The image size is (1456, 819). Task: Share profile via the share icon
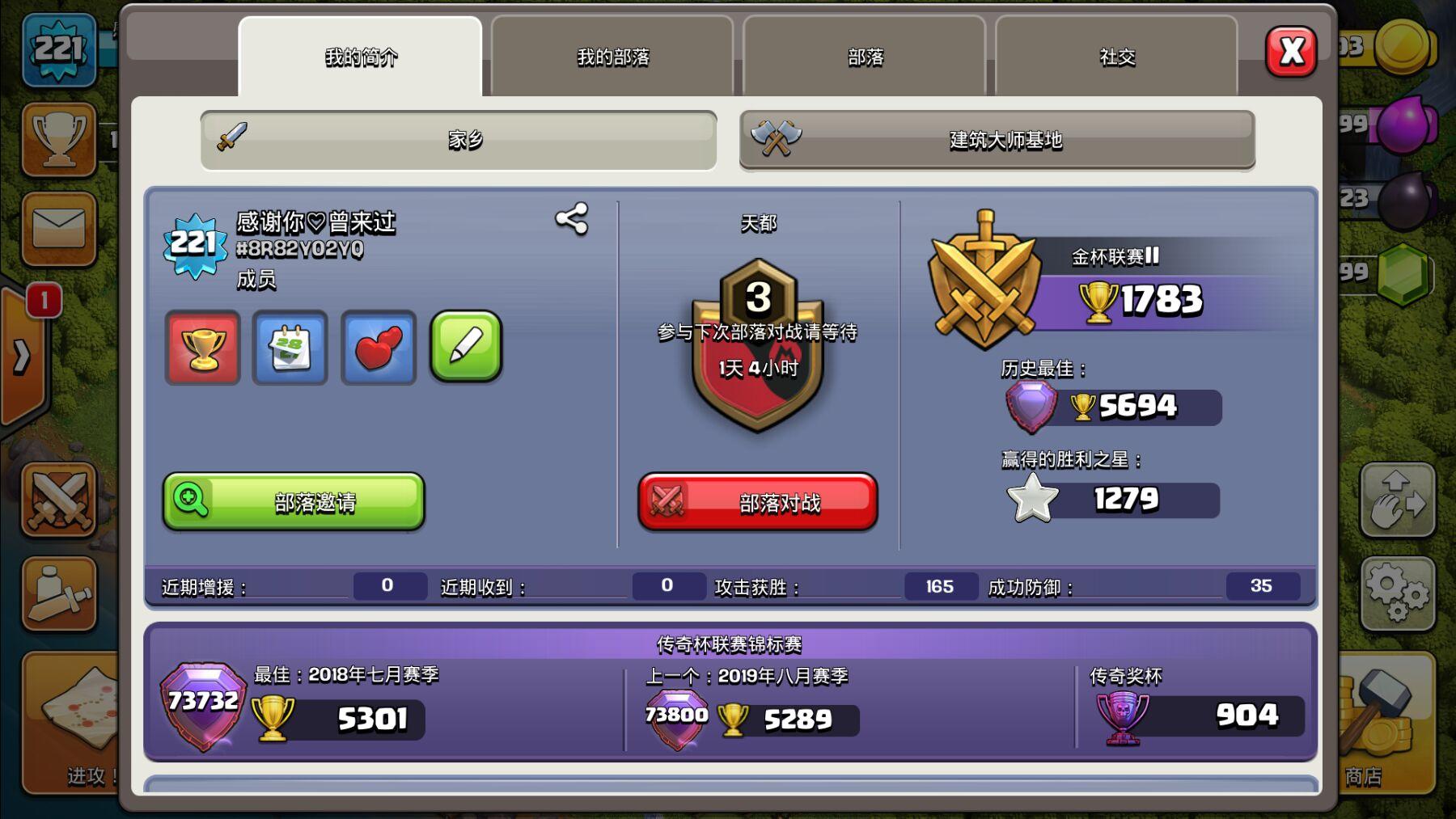[x=572, y=218]
